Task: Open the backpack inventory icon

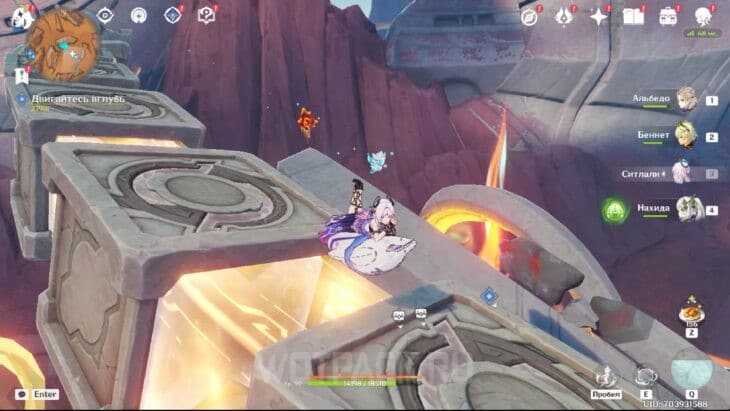Action: tap(667, 16)
